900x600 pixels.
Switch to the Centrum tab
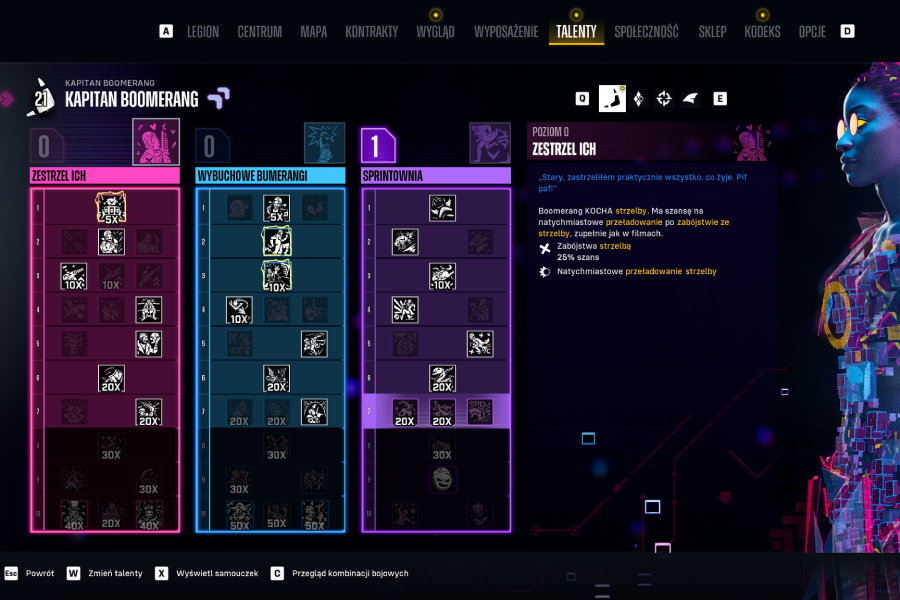coord(259,32)
